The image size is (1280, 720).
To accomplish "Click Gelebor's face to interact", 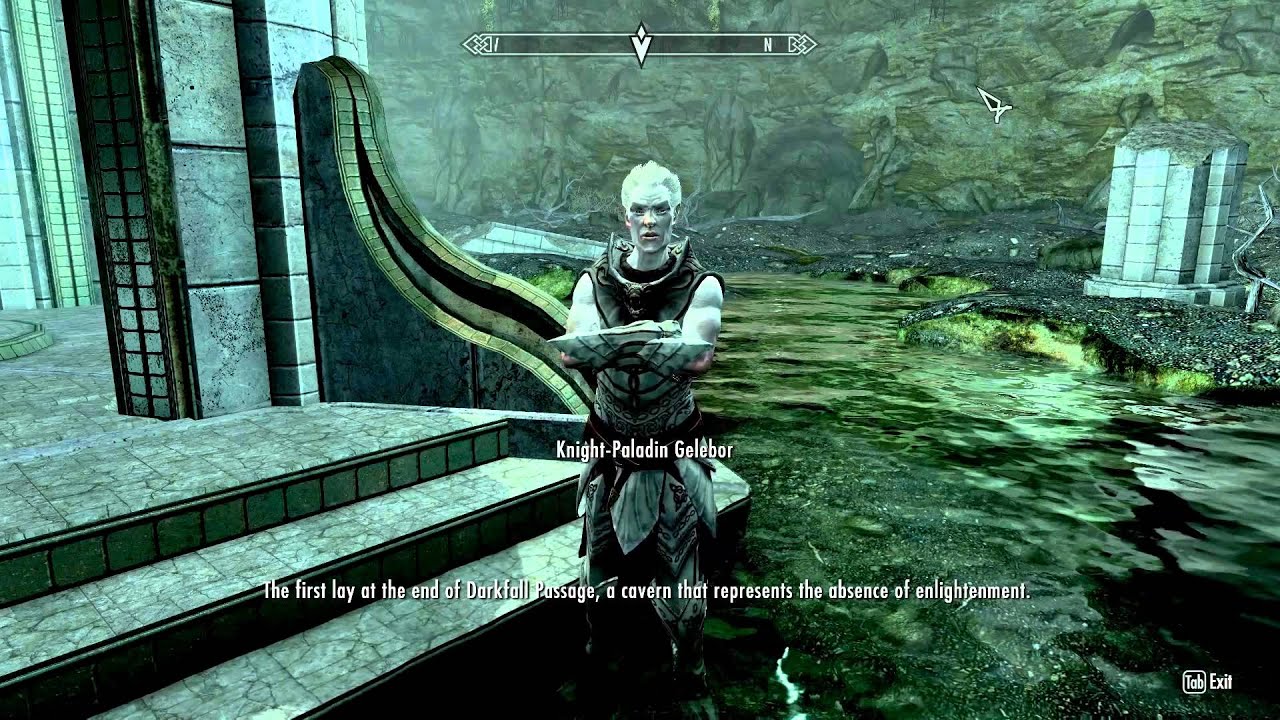I will click(650, 220).
